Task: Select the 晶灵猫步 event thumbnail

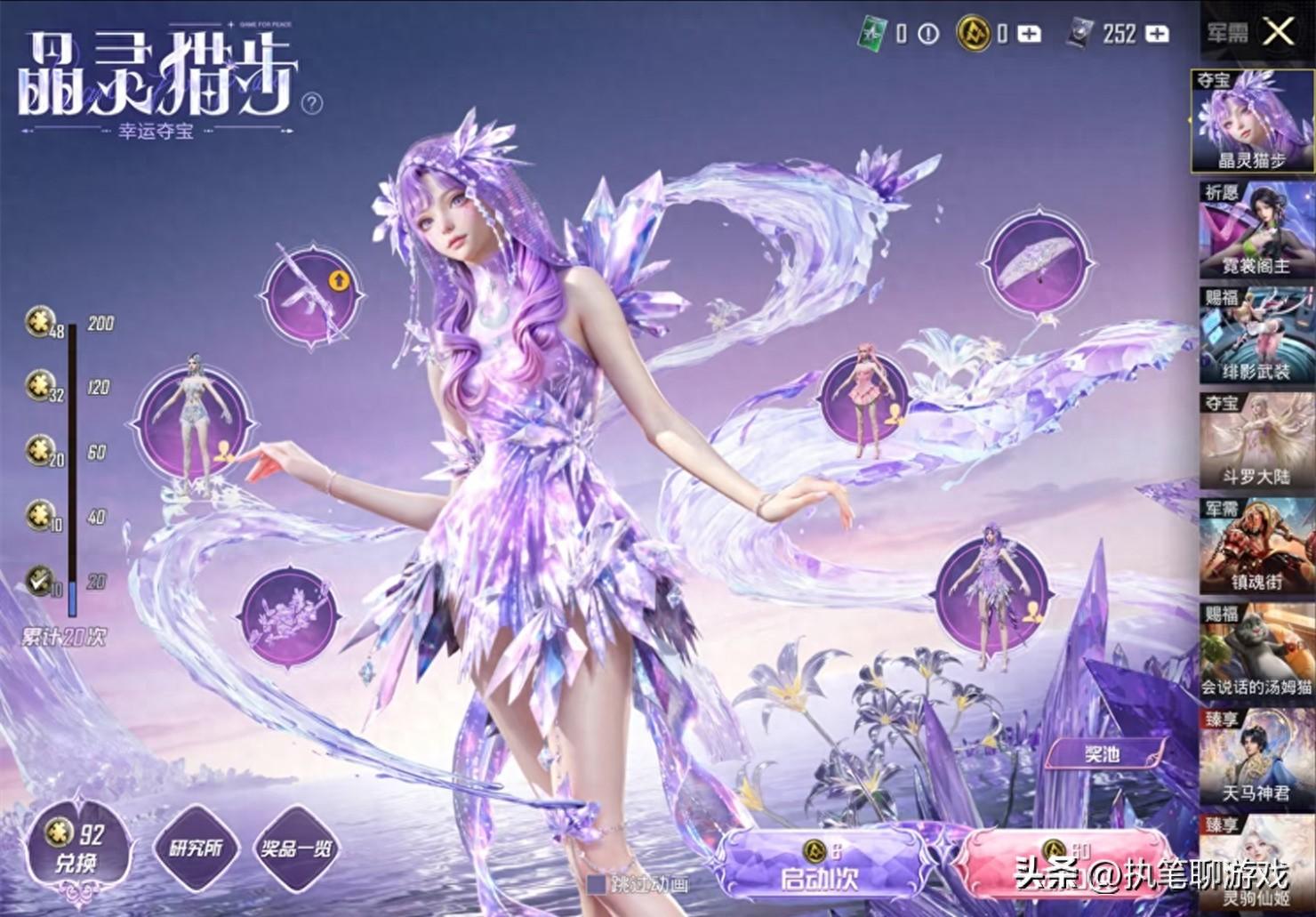Action: click(1255, 122)
